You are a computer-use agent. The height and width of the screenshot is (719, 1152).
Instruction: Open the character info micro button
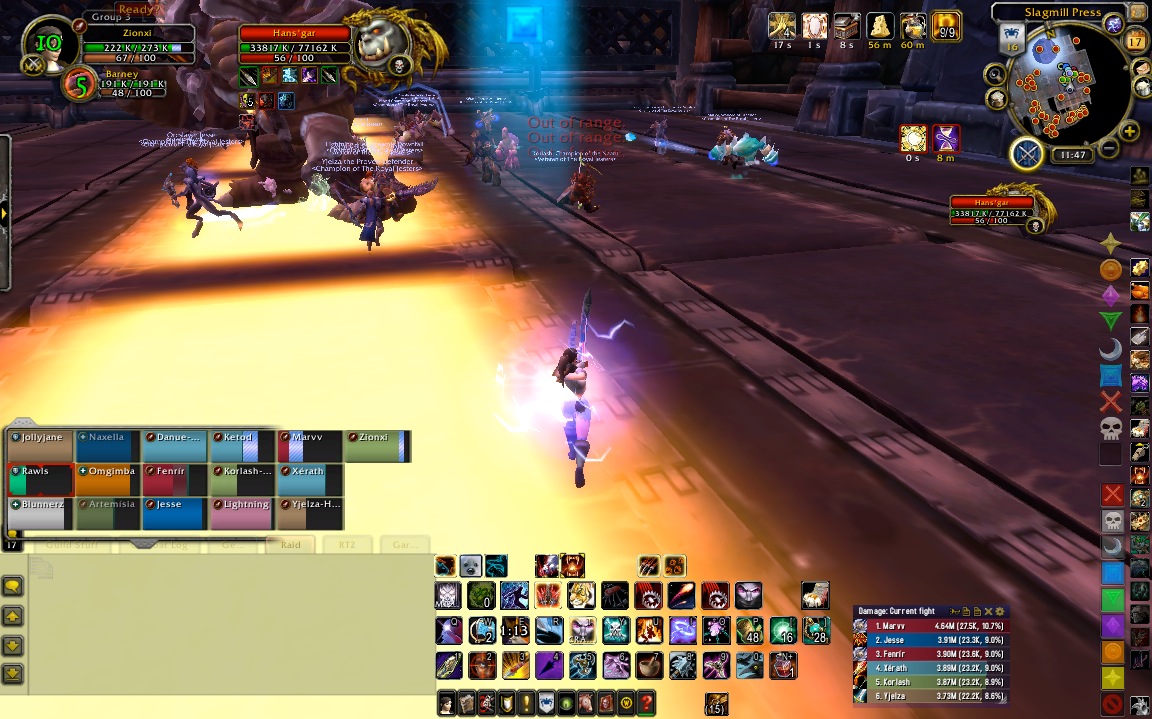pos(447,703)
